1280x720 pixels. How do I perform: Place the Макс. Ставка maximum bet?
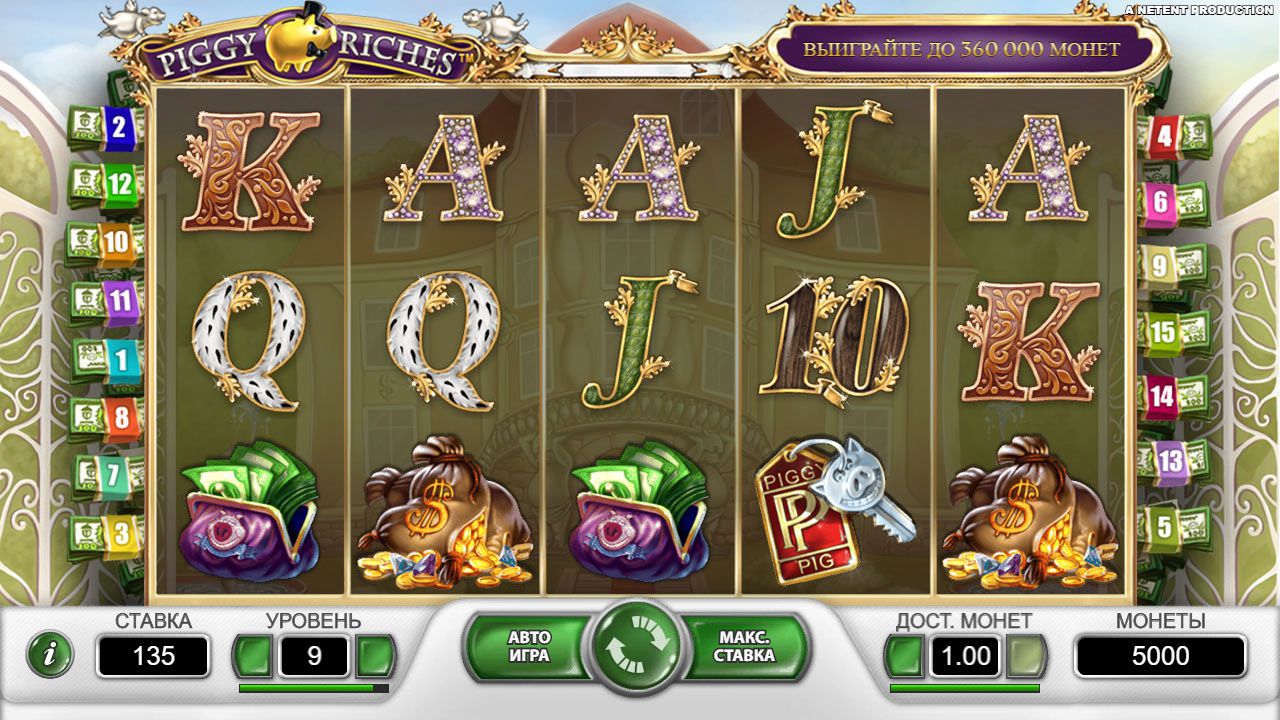745,647
